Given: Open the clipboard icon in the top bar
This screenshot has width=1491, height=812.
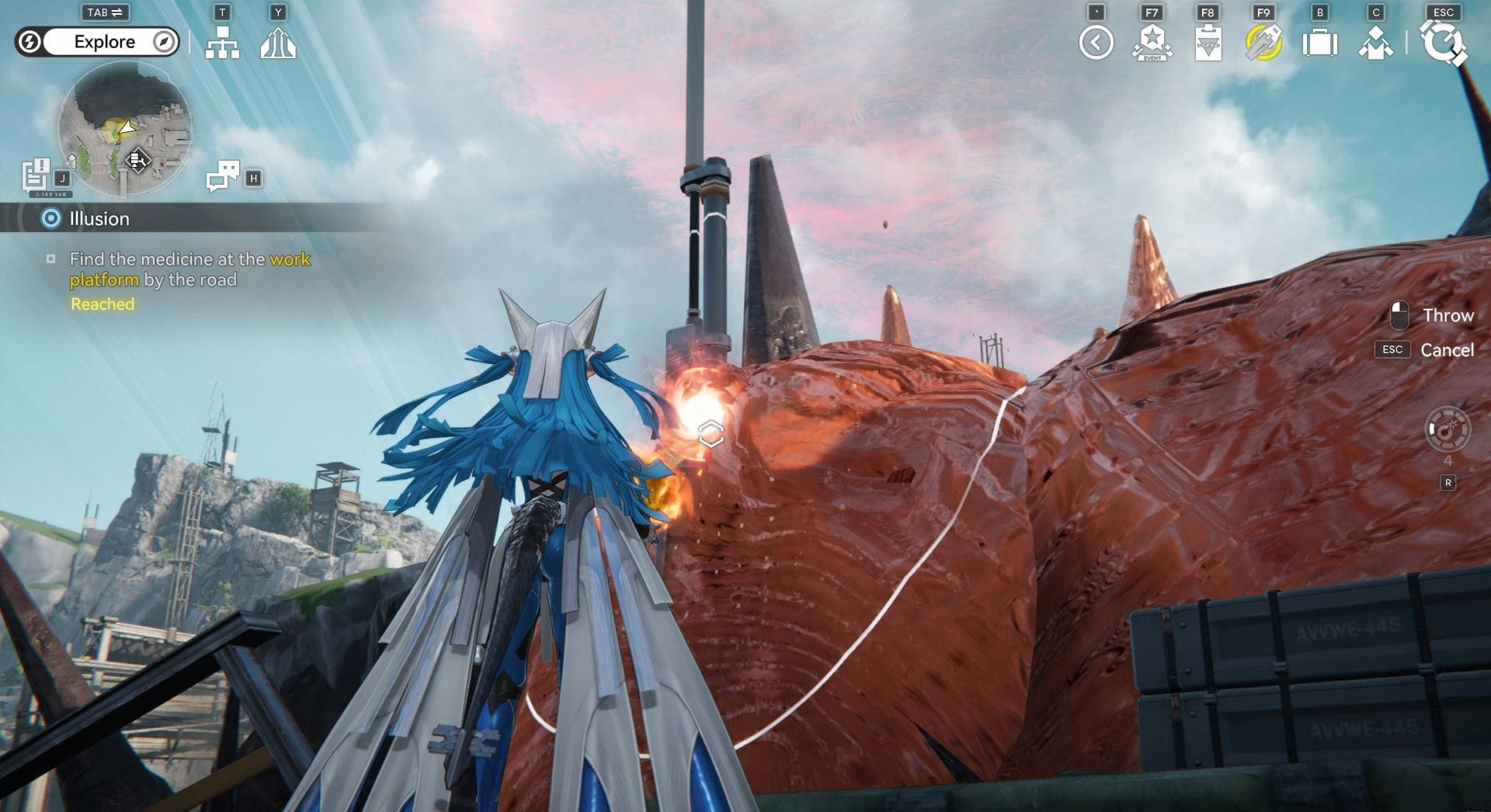Looking at the screenshot, I should 1208,43.
